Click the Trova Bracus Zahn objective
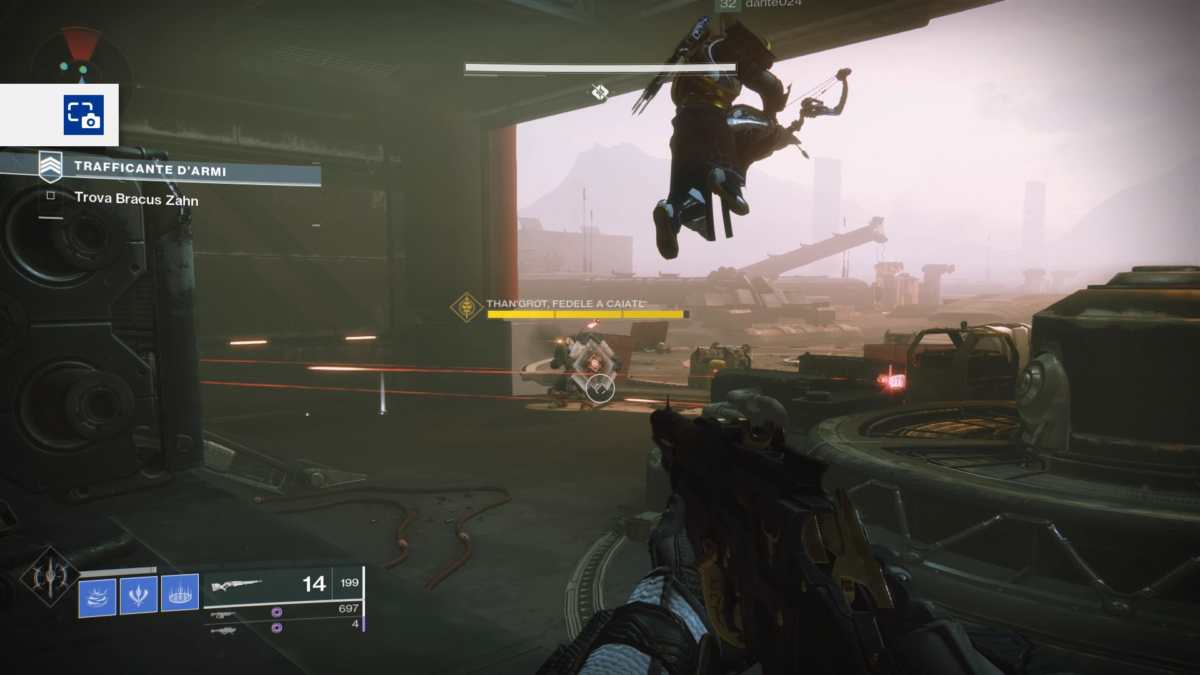Screen dimensions: 1200x675 (x=136, y=199)
